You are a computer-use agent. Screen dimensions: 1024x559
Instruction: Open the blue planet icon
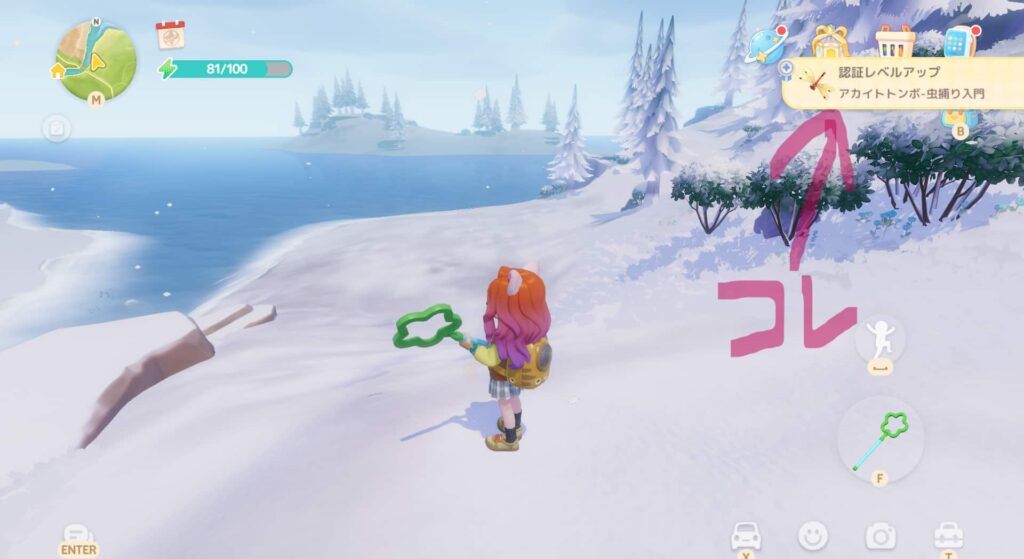coord(767,45)
